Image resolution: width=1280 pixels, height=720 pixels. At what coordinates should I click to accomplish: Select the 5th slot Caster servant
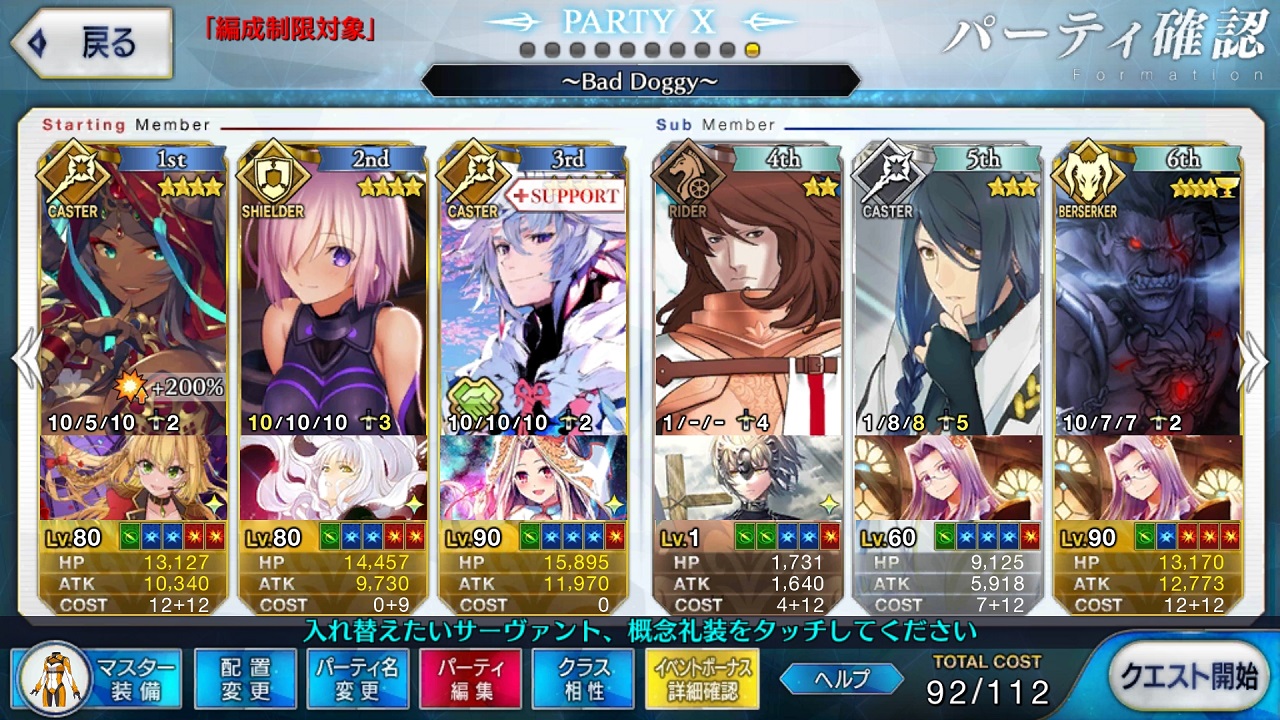(x=948, y=290)
